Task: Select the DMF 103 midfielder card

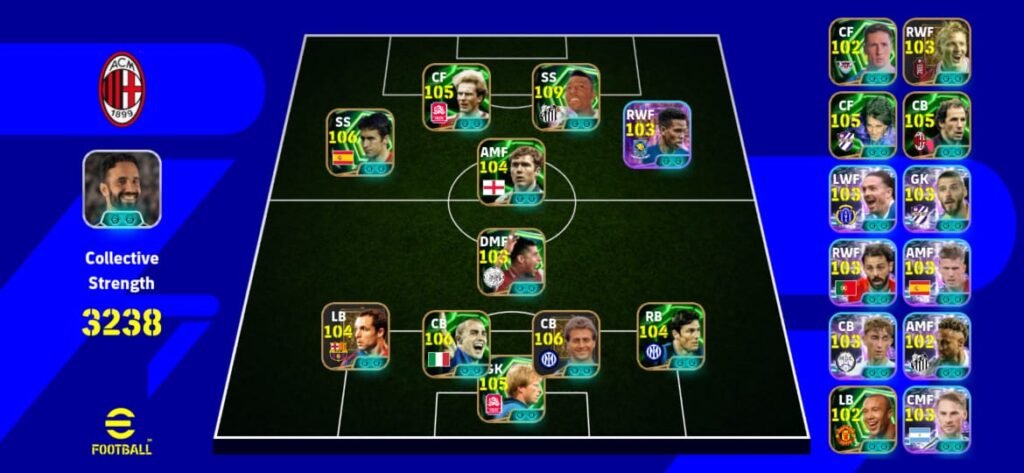Action: coord(511,262)
